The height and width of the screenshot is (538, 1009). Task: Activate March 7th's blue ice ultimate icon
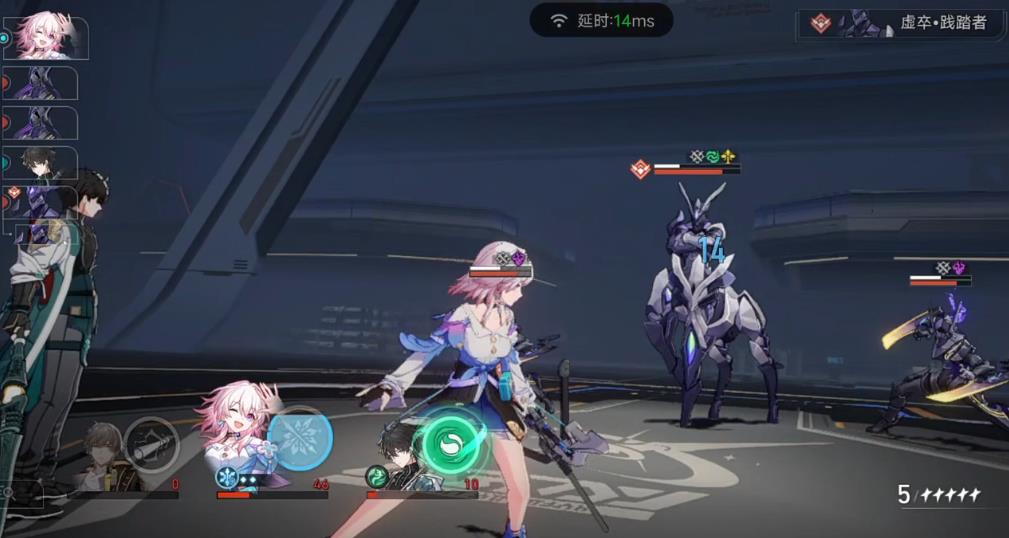(x=300, y=438)
